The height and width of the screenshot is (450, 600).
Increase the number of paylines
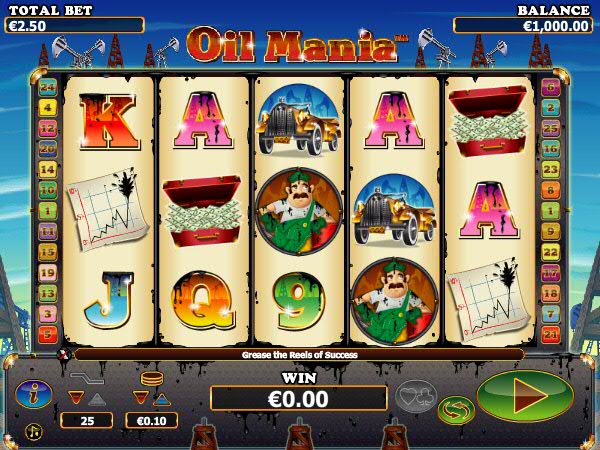(96, 397)
